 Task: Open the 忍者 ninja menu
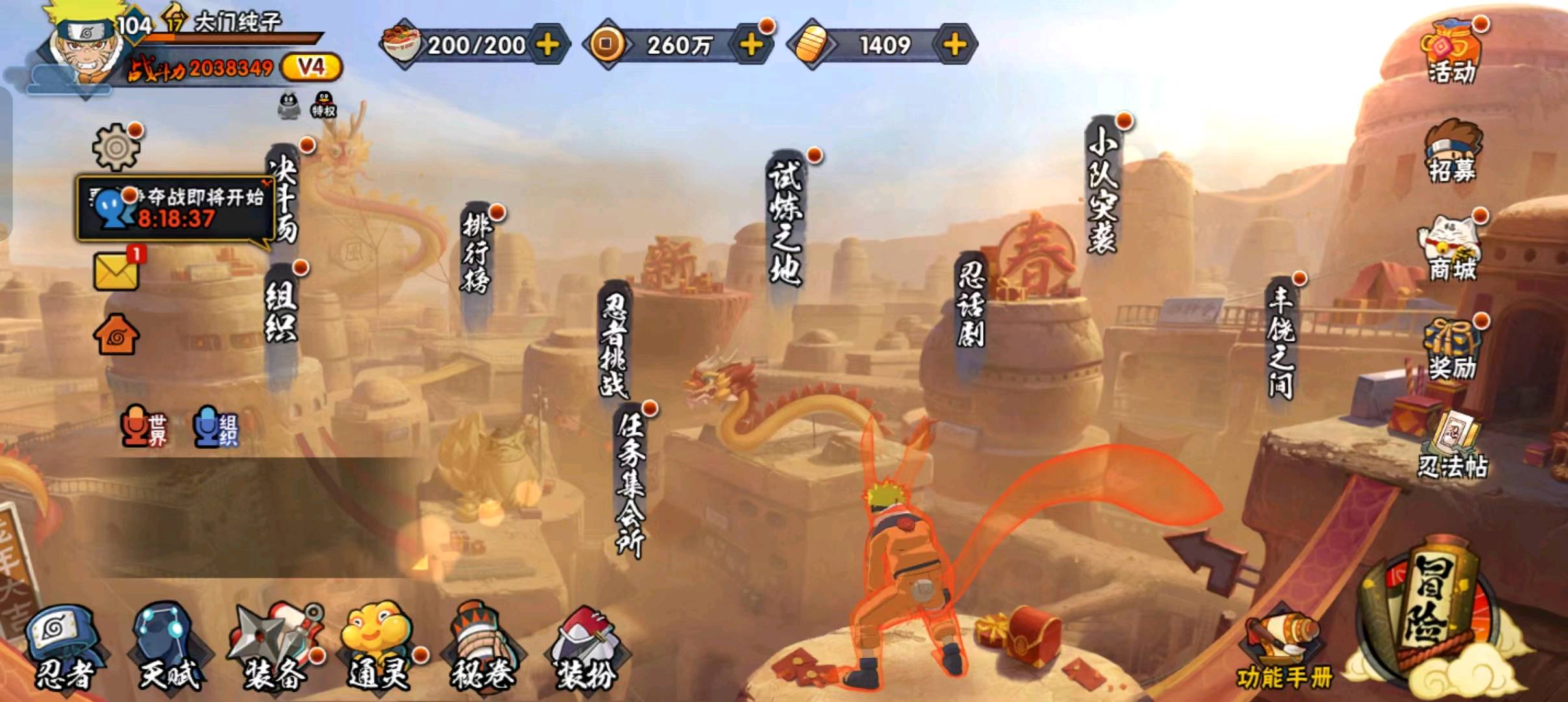(64, 648)
